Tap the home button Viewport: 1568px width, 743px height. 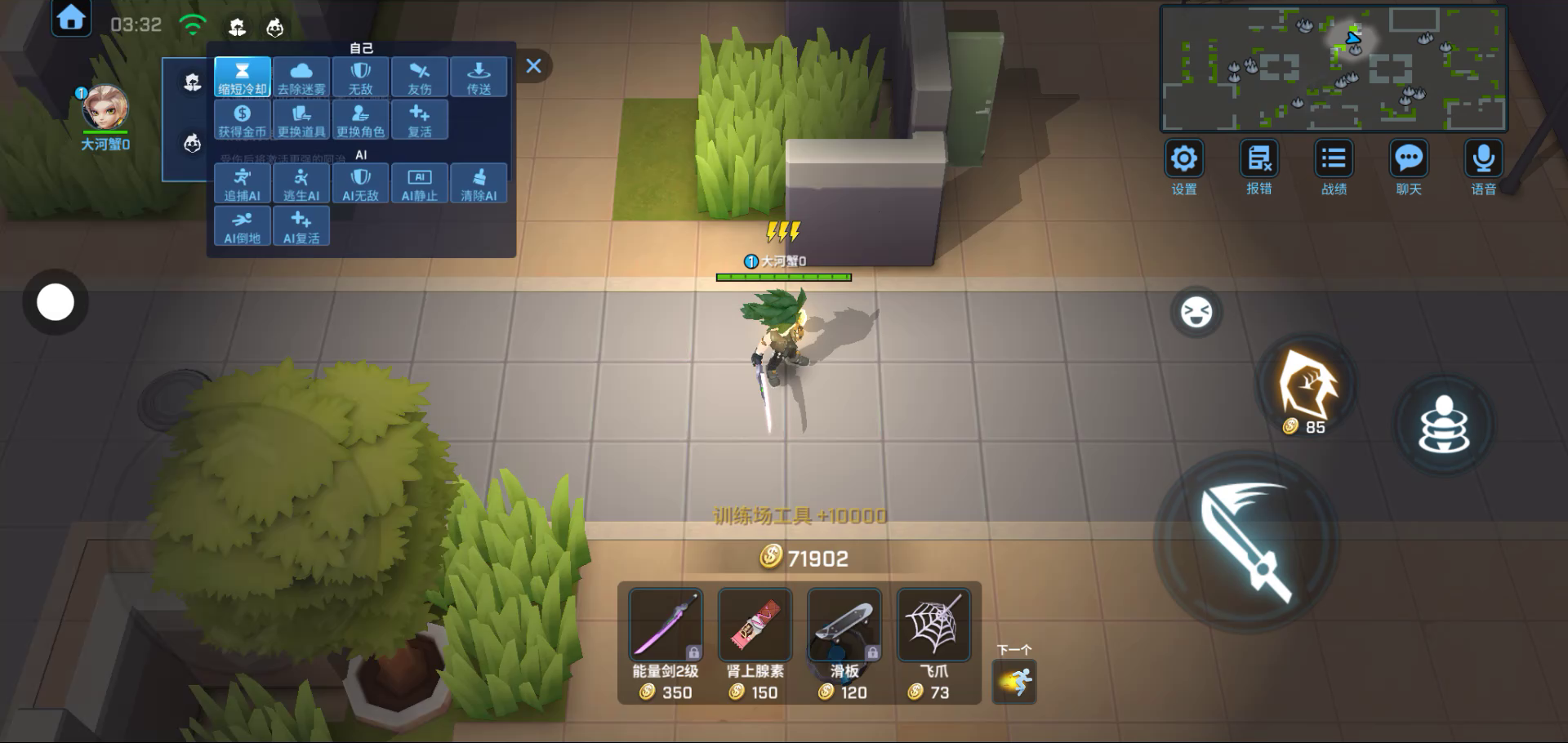pos(71,18)
